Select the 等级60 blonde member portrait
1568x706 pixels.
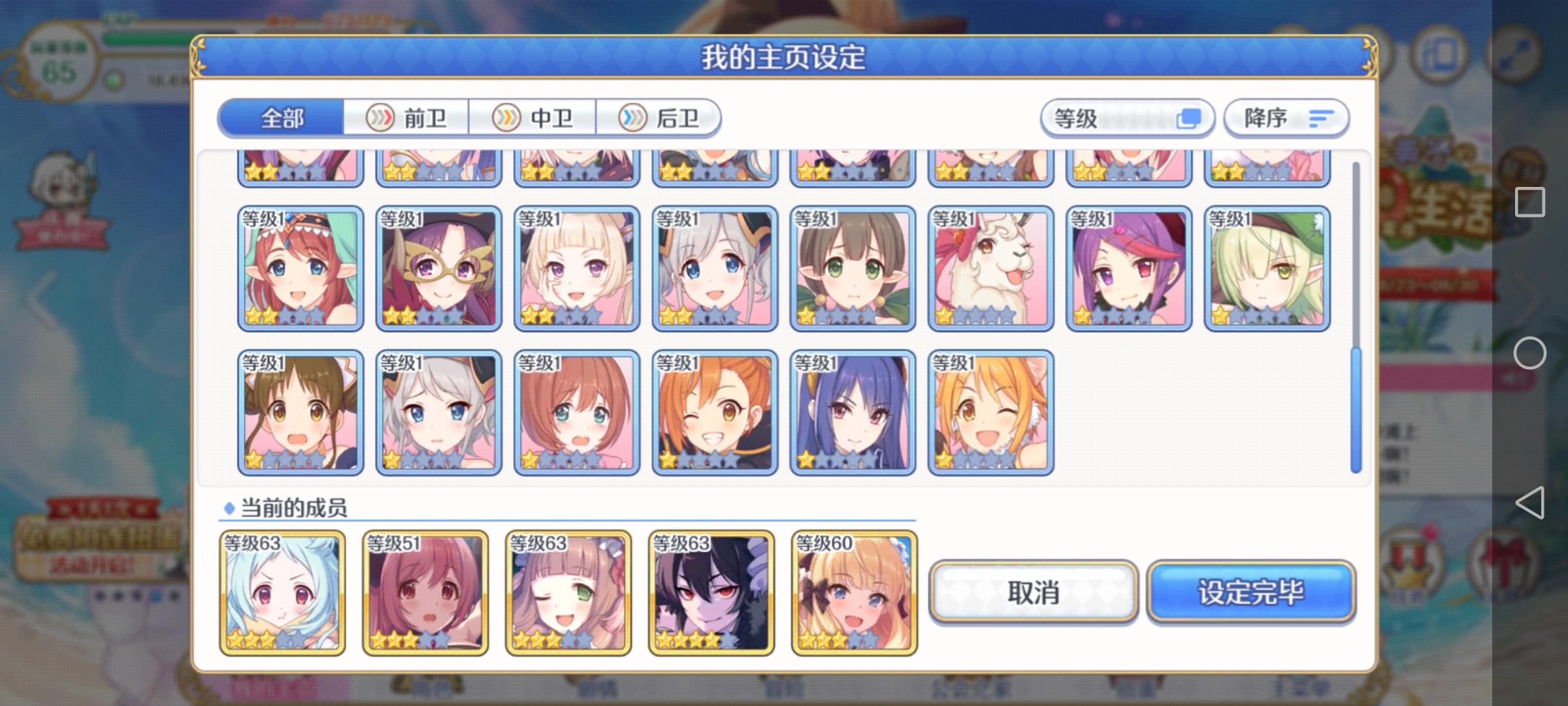click(x=852, y=592)
